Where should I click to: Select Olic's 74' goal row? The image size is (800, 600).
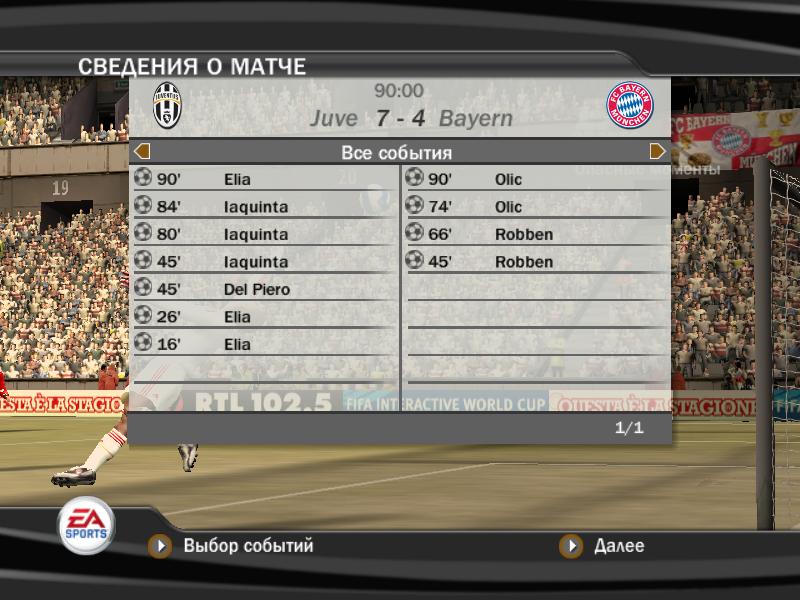coord(537,207)
